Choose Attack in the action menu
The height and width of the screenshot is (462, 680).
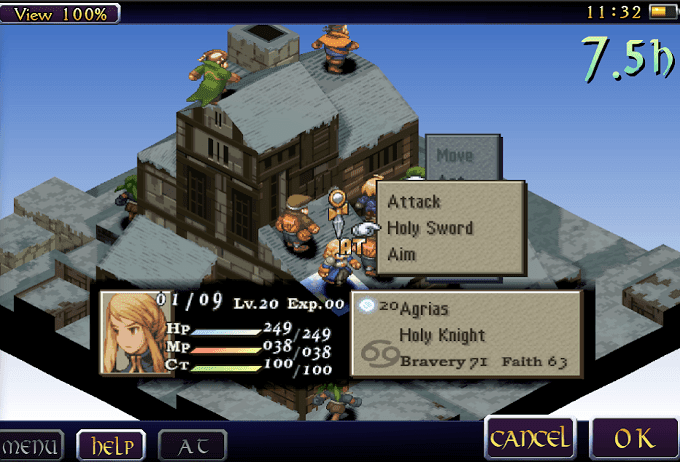coord(414,202)
